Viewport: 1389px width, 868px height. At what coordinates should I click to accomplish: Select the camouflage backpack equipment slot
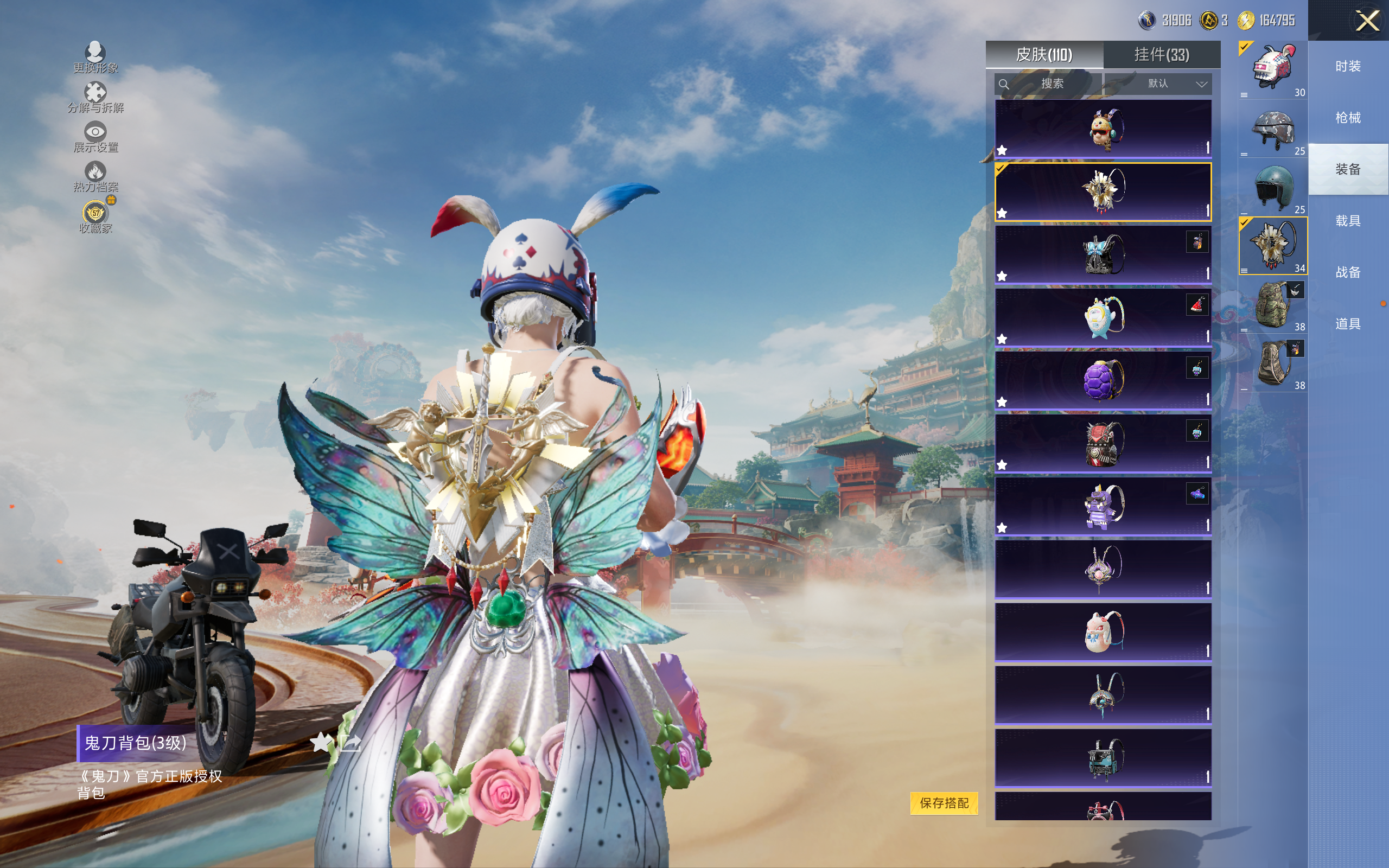tap(1273, 305)
